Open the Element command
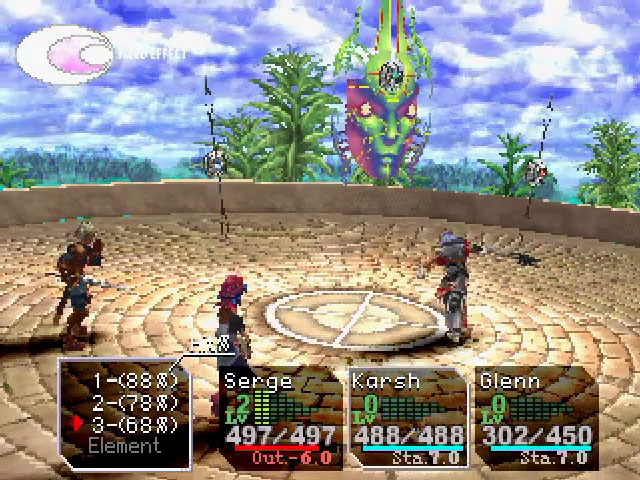 coord(123,445)
